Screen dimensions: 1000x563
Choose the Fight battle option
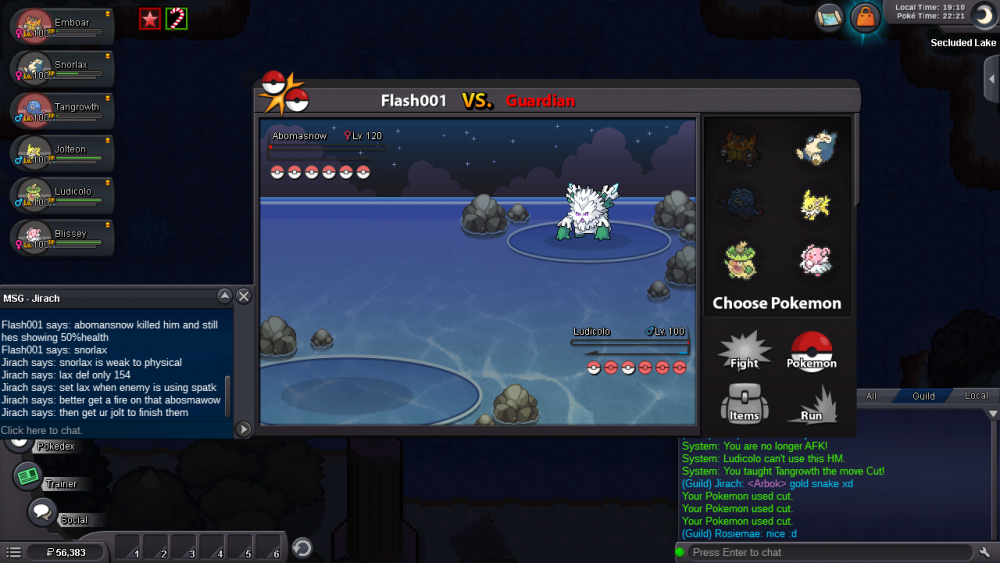point(744,351)
